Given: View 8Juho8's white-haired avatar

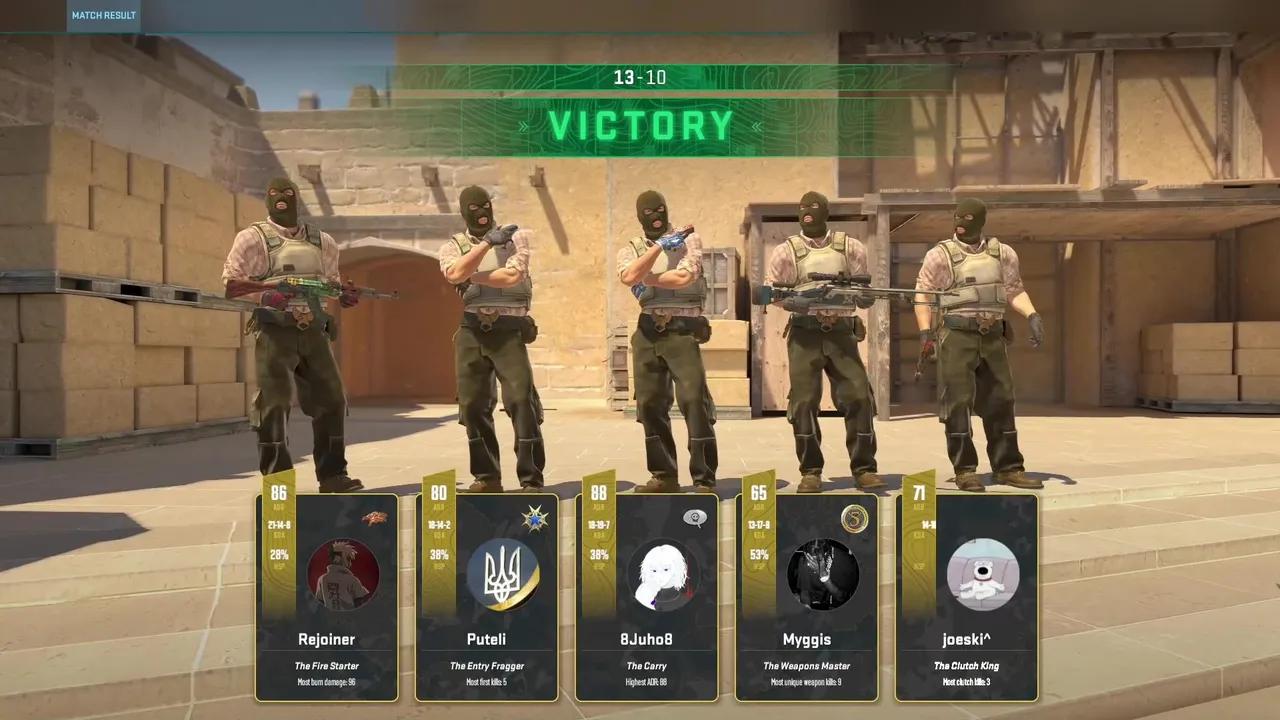Looking at the screenshot, I should pyautogui.click(x=663, y=575).
